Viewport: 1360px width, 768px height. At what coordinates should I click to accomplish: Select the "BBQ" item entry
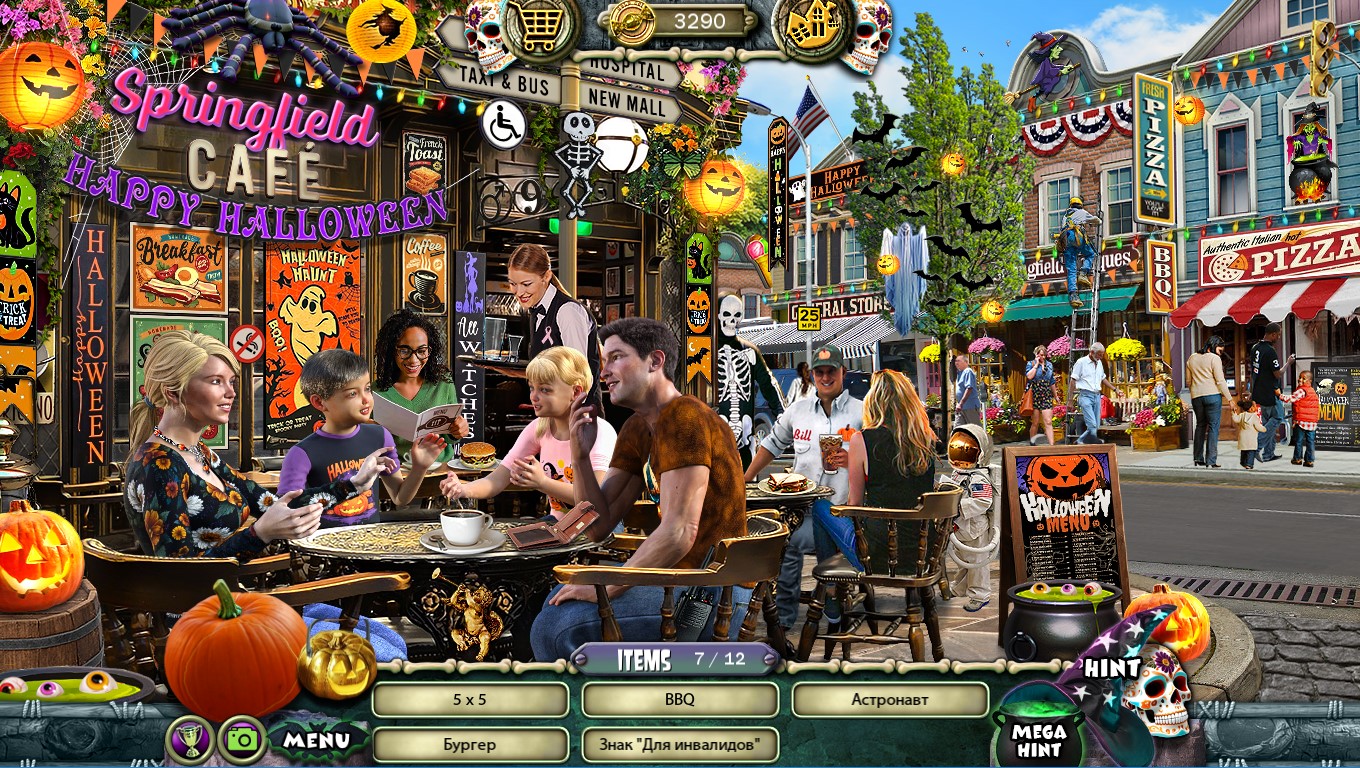point(680,700)
